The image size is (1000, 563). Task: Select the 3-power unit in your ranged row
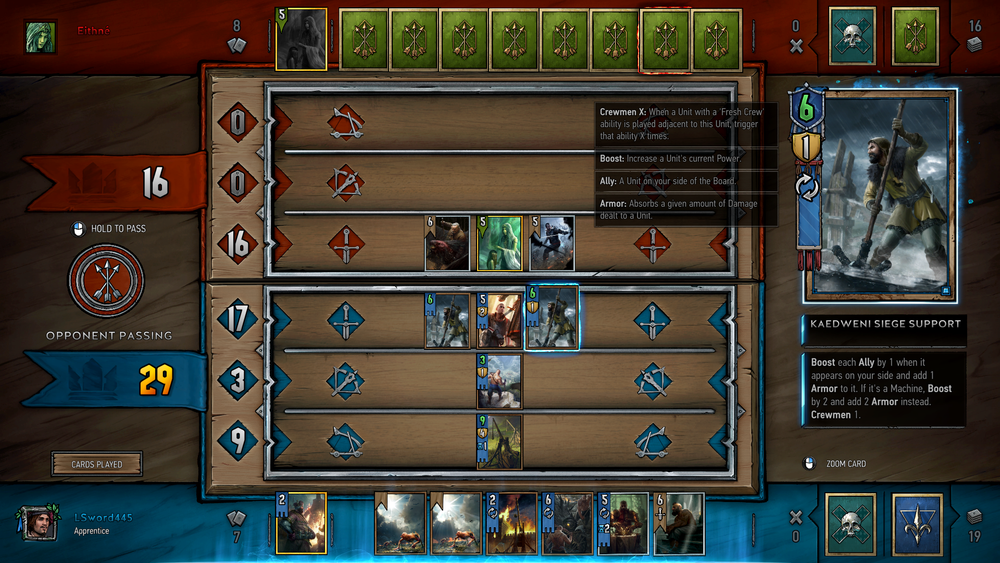499,381
